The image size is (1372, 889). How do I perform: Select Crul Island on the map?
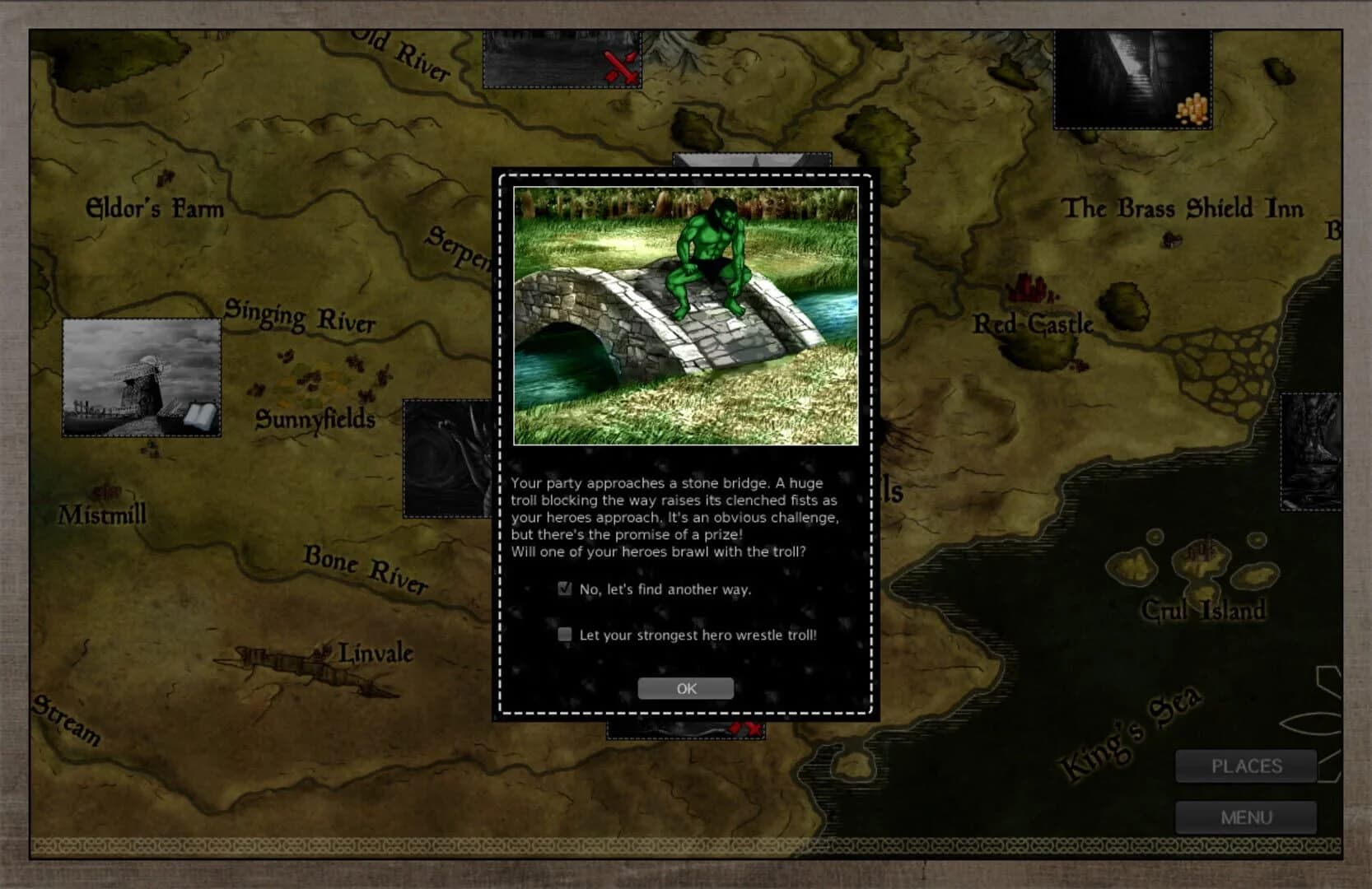click(x=1206, y=609)
